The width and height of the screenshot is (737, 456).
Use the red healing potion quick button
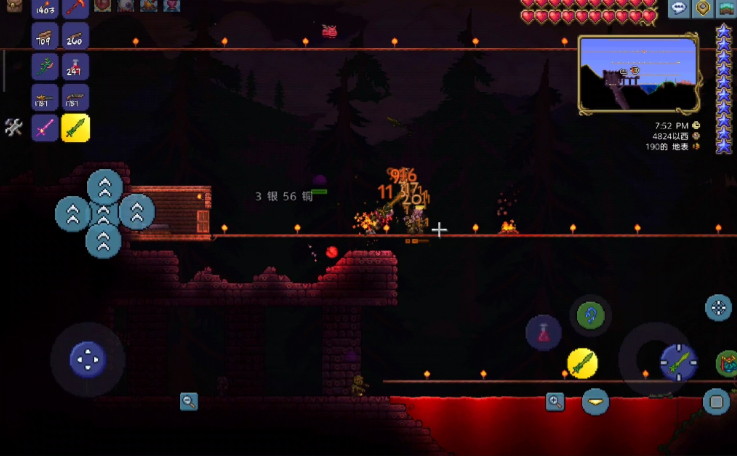(543, 333)
